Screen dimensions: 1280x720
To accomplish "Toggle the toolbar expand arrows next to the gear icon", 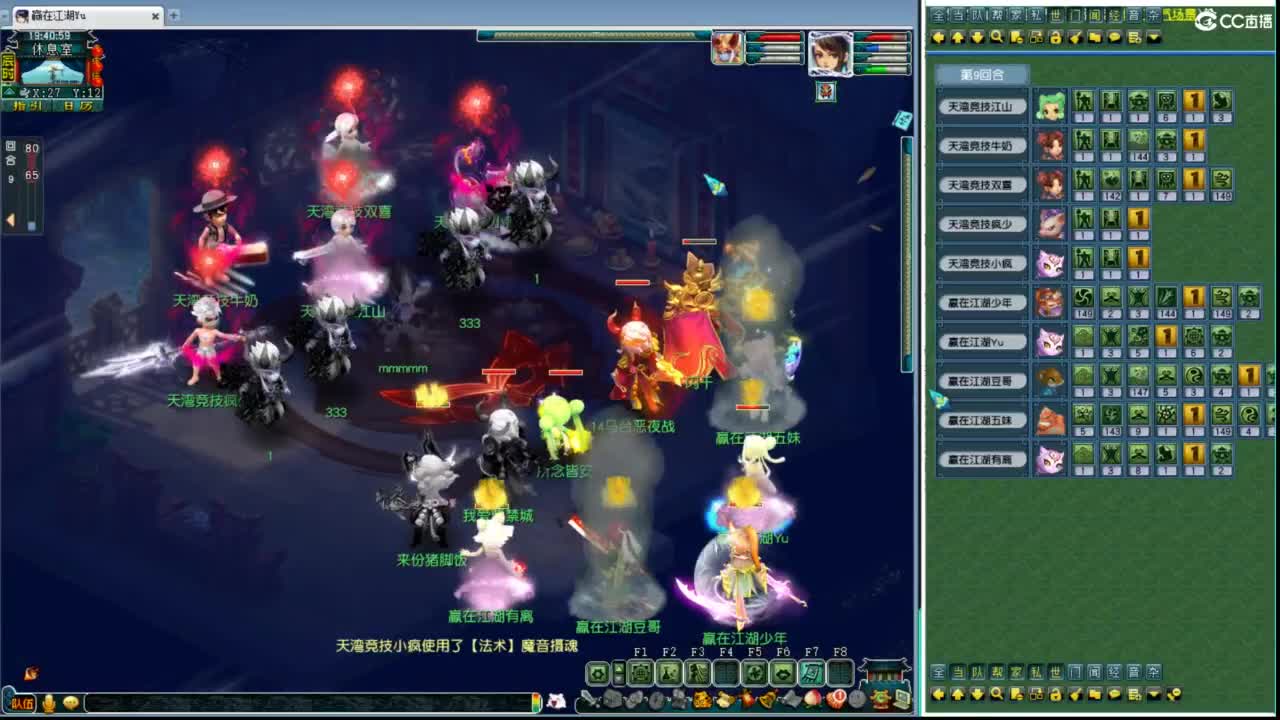I will tap(617, 672).
